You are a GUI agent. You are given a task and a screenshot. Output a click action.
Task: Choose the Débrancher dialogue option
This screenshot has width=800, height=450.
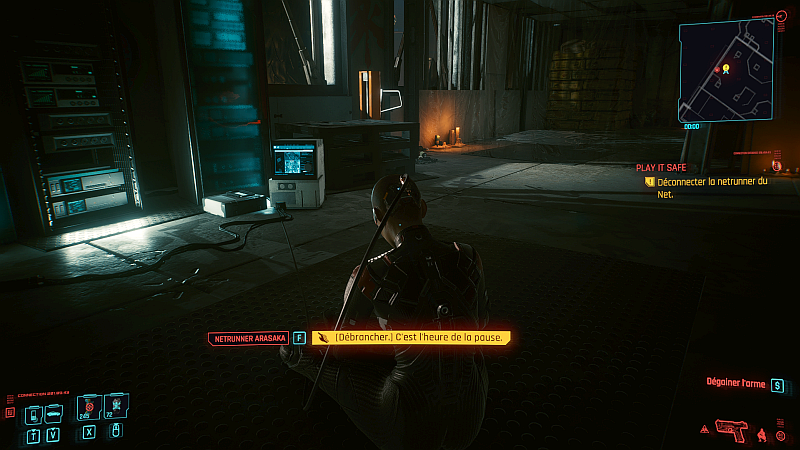(x=411, y=338)
